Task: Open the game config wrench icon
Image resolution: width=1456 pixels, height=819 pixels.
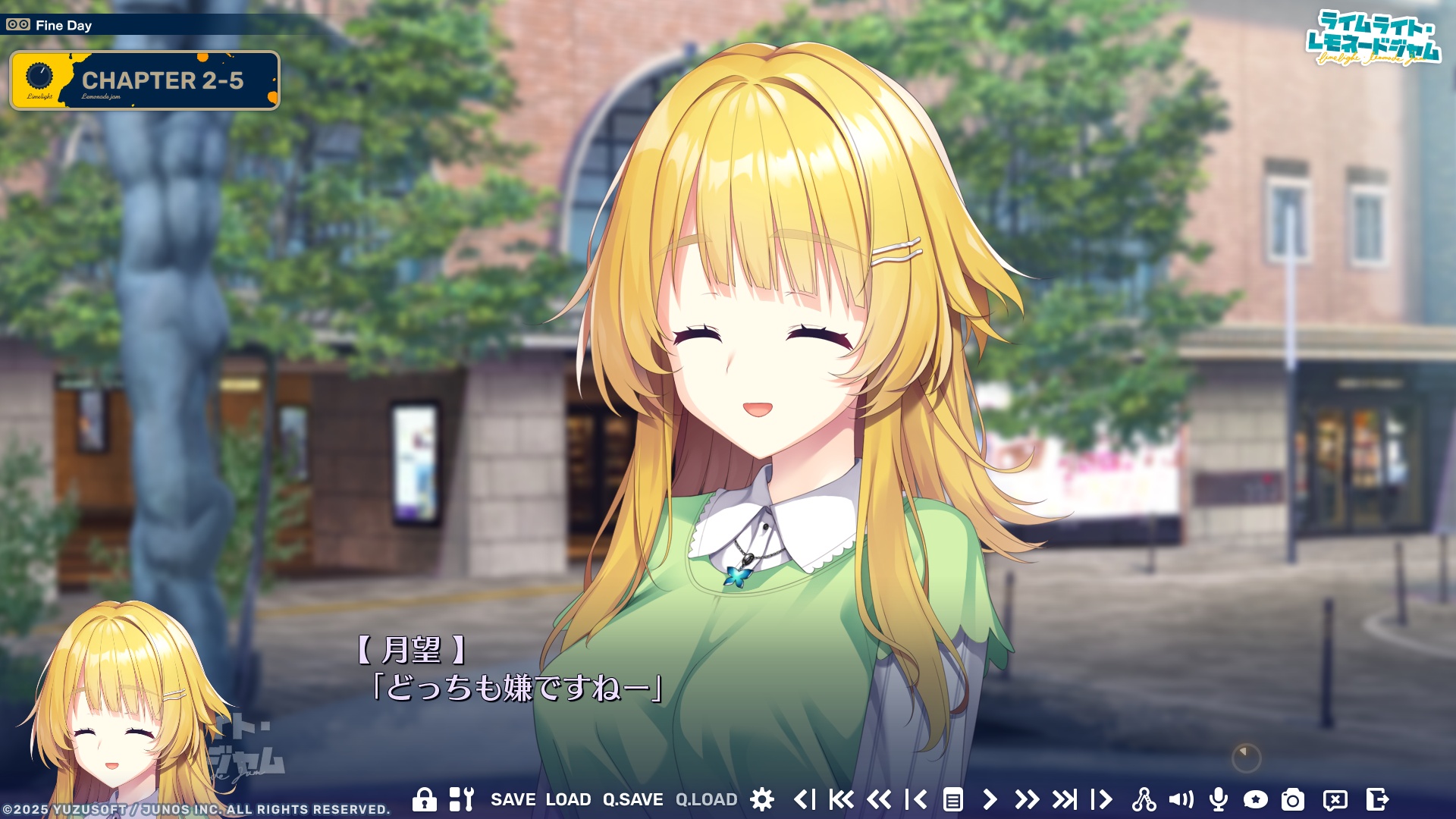Action: click(461, 799)
